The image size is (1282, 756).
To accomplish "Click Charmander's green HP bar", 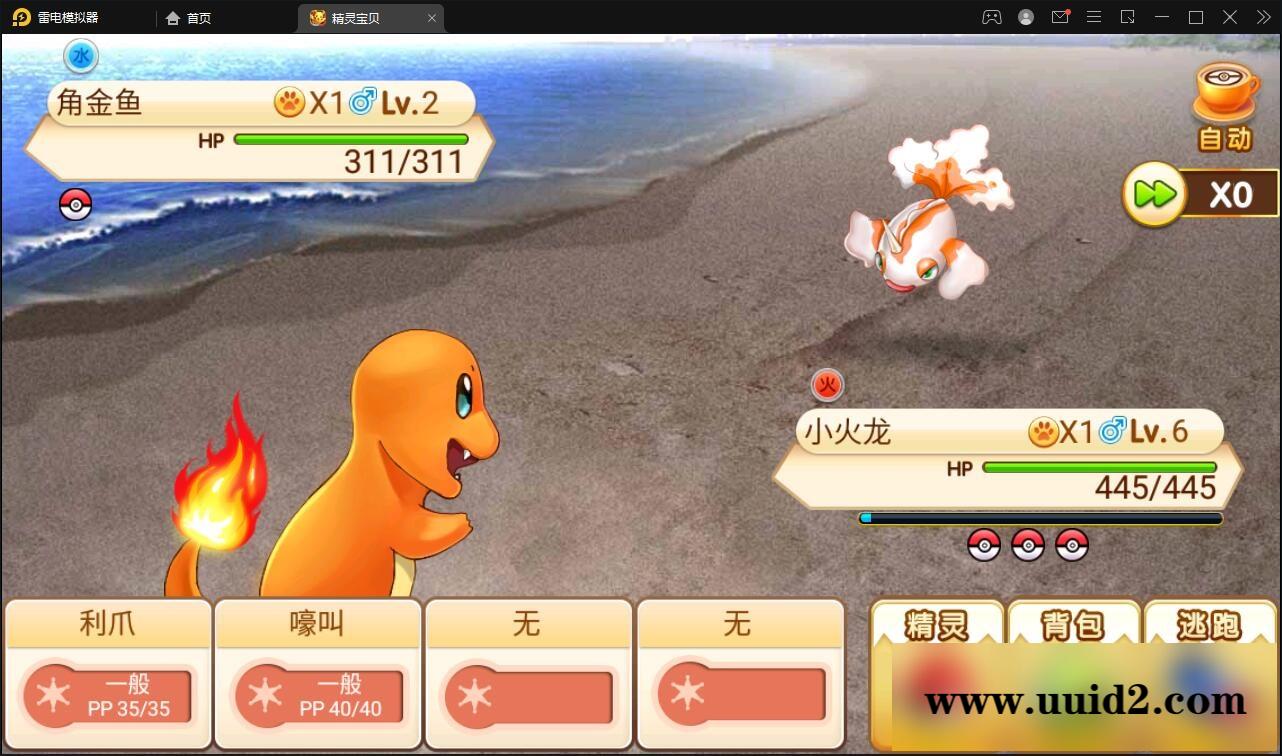I will pos(1098,466).
